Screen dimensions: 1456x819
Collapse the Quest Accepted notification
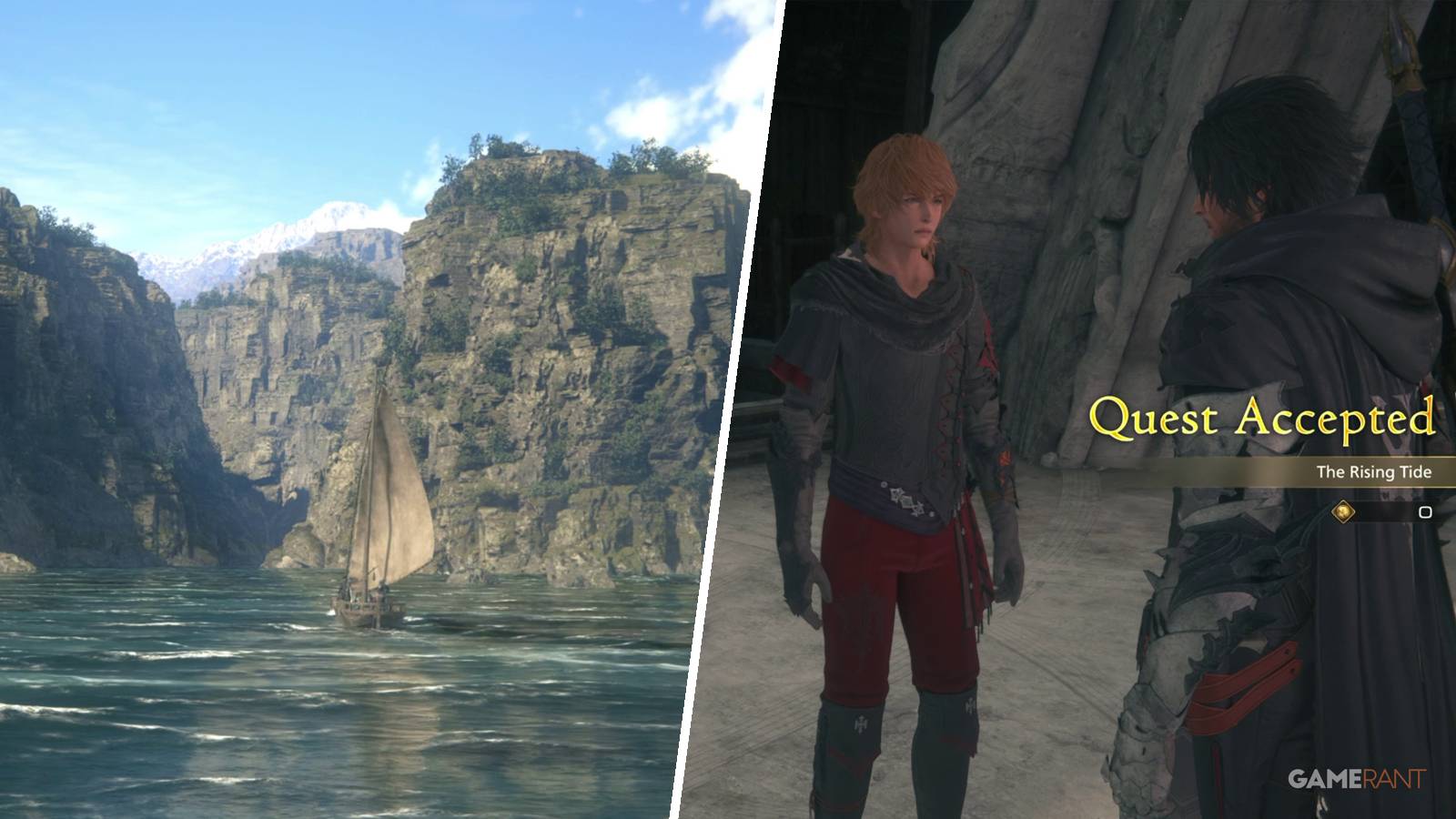click(x=1265, y=420)
